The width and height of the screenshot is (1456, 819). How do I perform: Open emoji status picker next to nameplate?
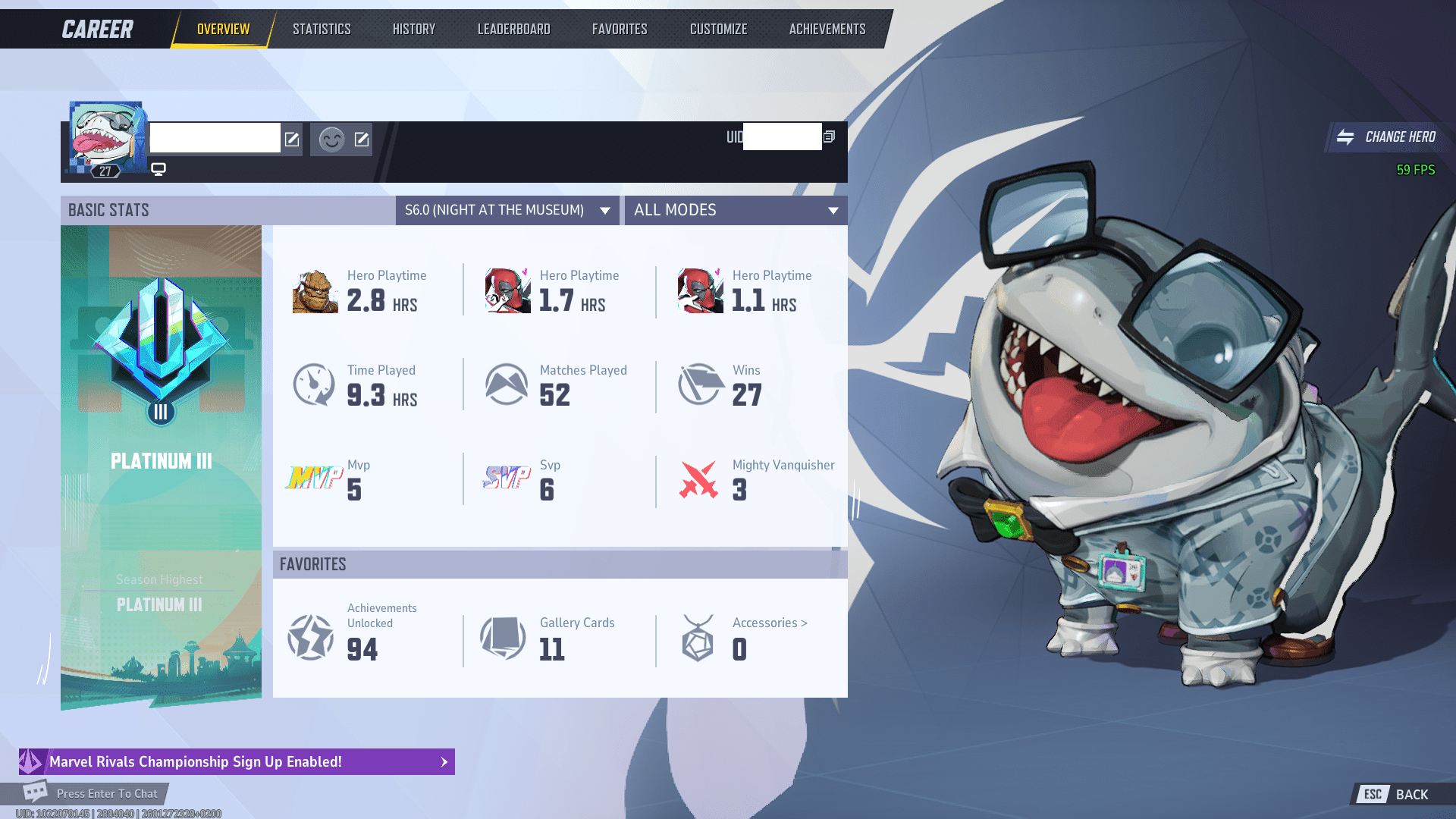332,140
